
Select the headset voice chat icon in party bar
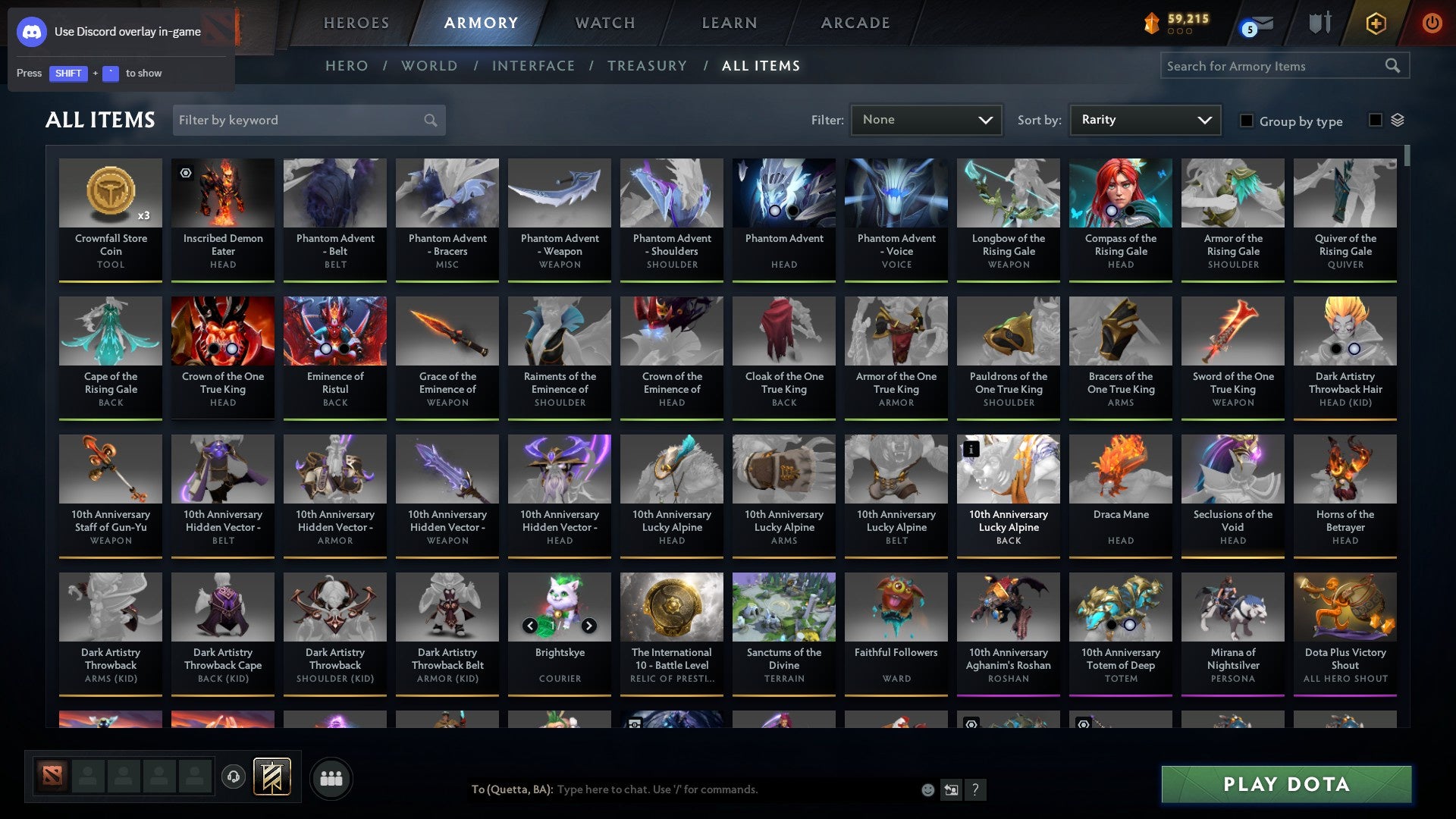[x=234, y=777]
